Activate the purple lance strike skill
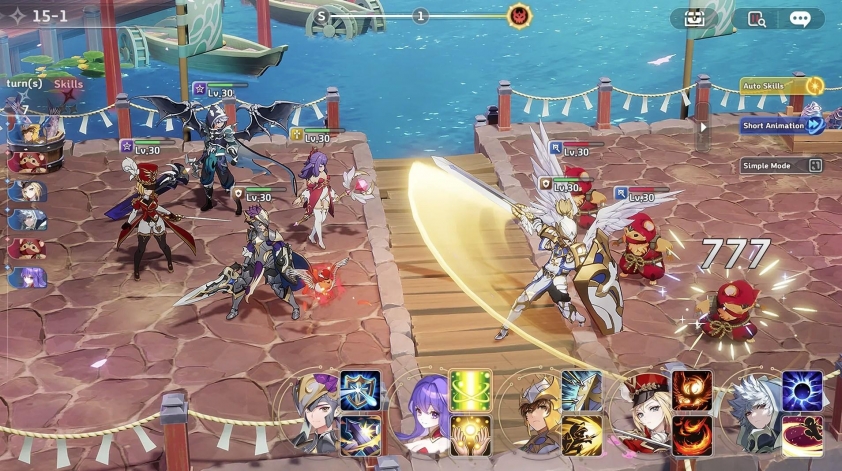Viewport: 842px width, 471px height. [359, 435]
